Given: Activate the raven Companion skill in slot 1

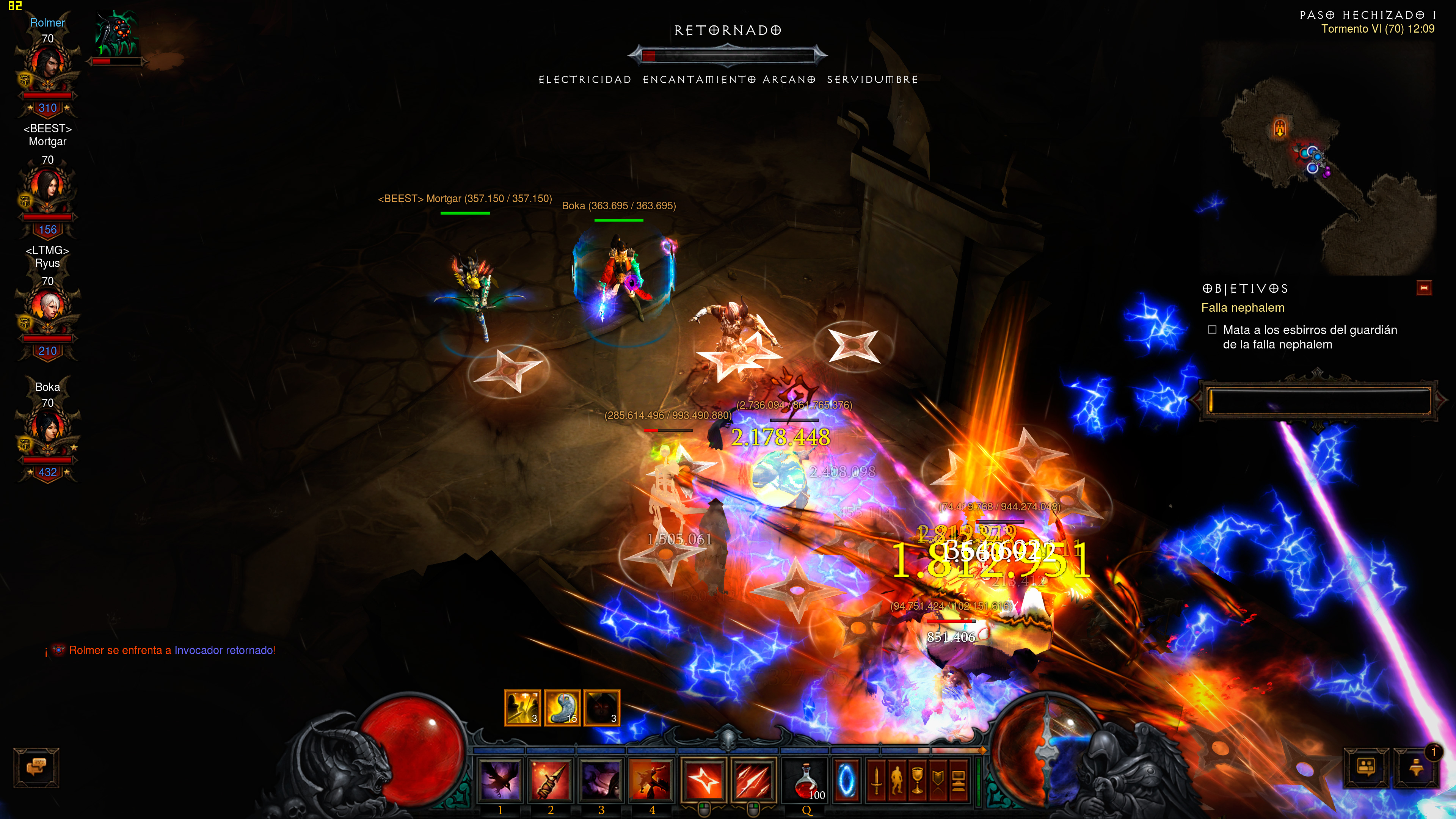Looking at the screenshot, I should 500,781.
